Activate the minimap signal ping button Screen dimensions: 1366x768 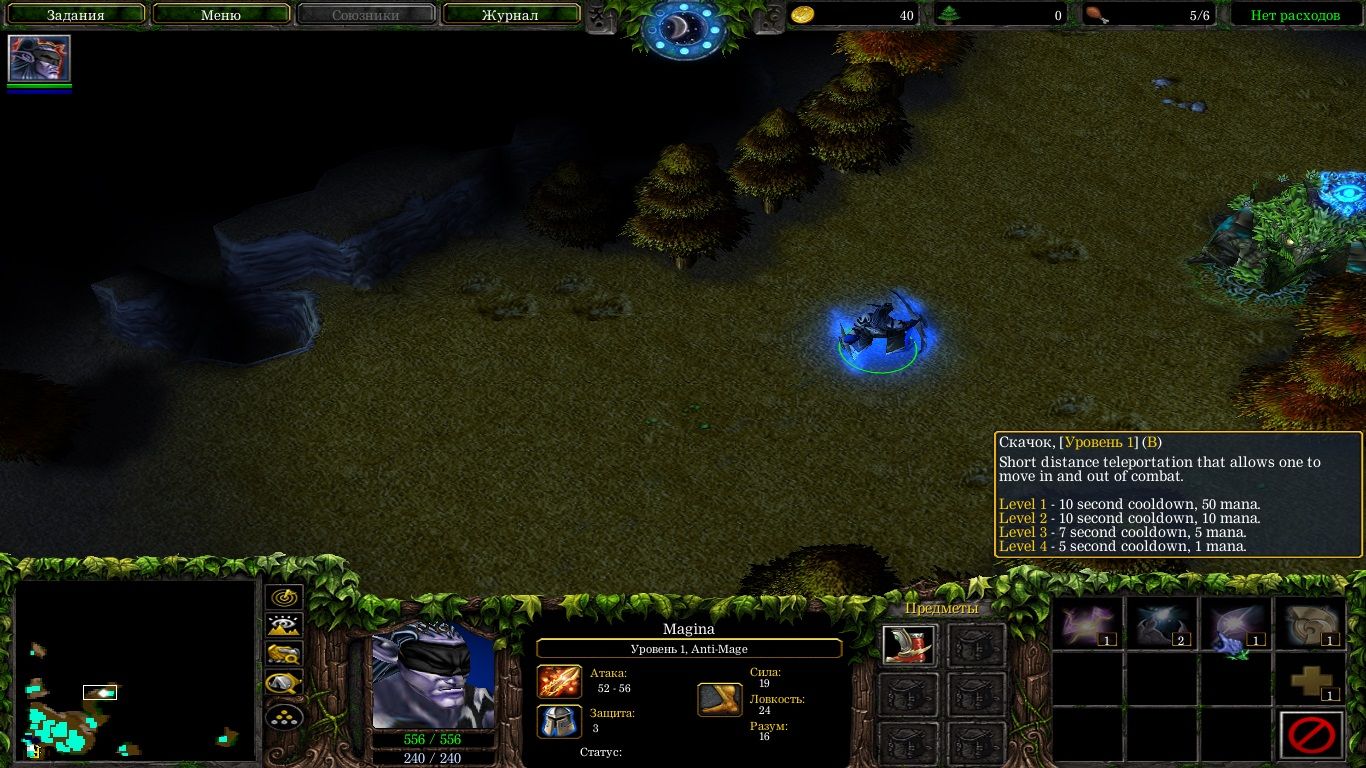tap(285, 597)
